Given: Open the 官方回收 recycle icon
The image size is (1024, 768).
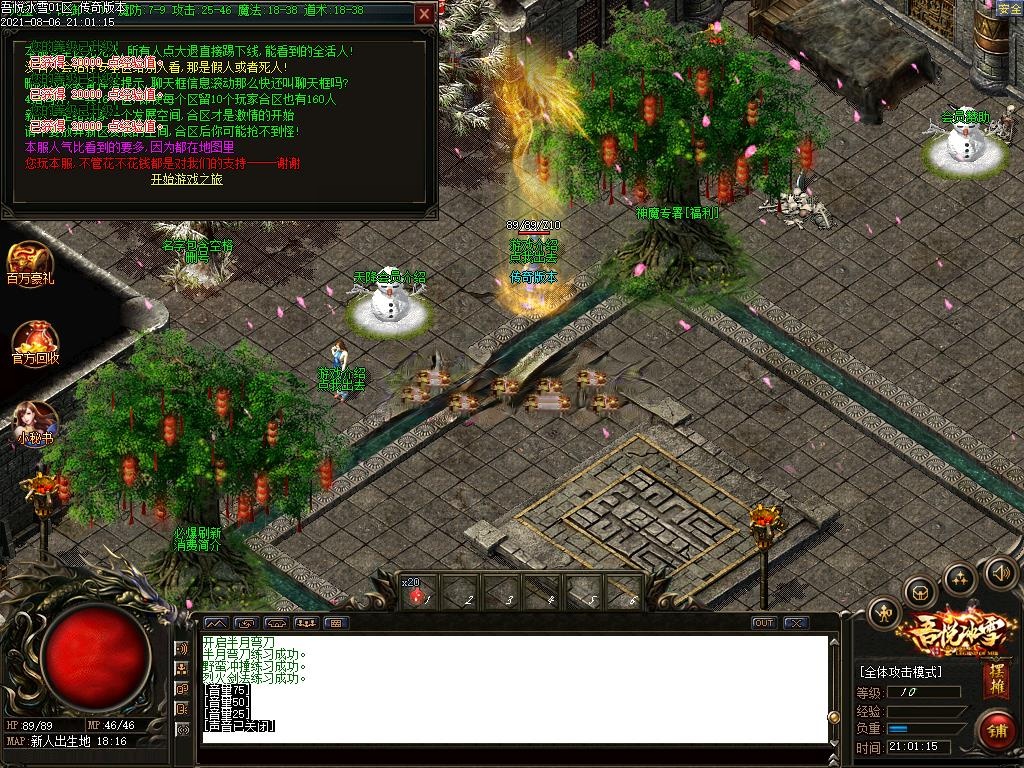Looking at the screenshot, I should click(35, 343).
